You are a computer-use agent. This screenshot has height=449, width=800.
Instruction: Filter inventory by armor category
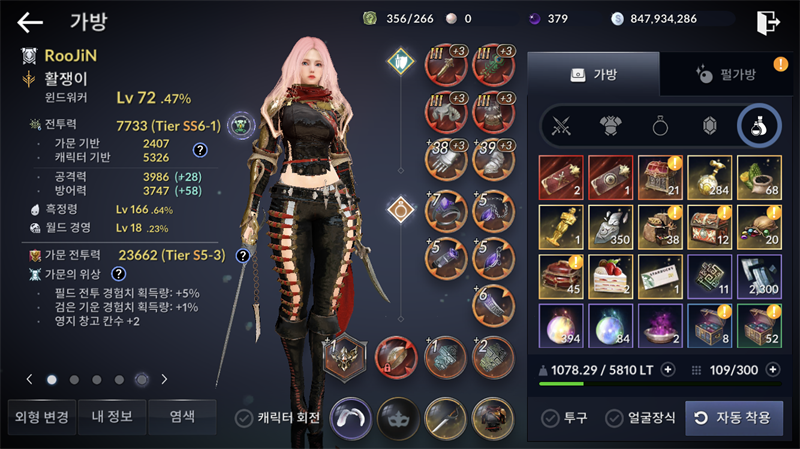pos(612,126)
